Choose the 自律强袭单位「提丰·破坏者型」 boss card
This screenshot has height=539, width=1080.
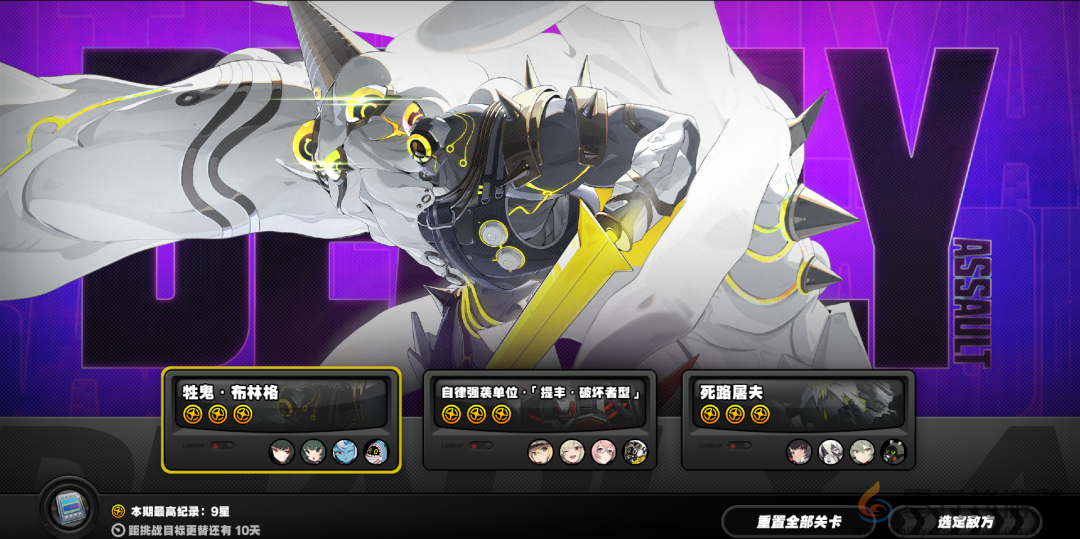point(539,420)
